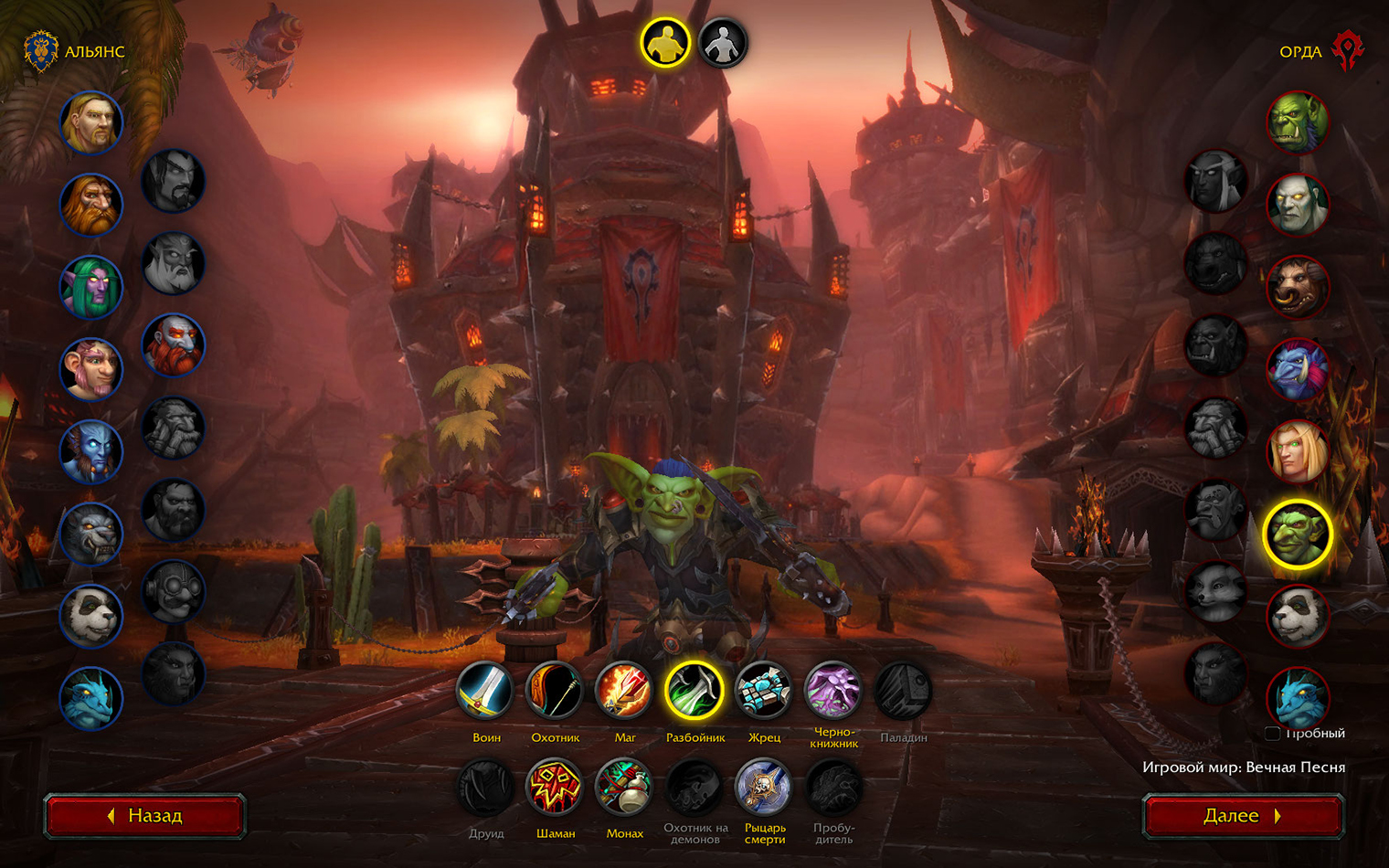Select the Чернокнижник class
The image size is (1389, 868).
[x=833, y=691]
